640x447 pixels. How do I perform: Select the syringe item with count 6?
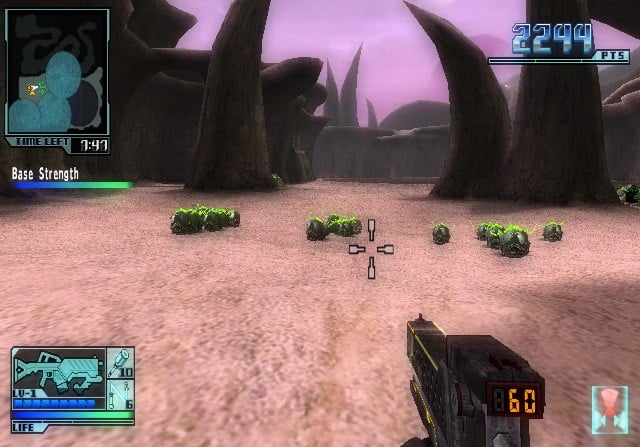(x=122, y=392)
